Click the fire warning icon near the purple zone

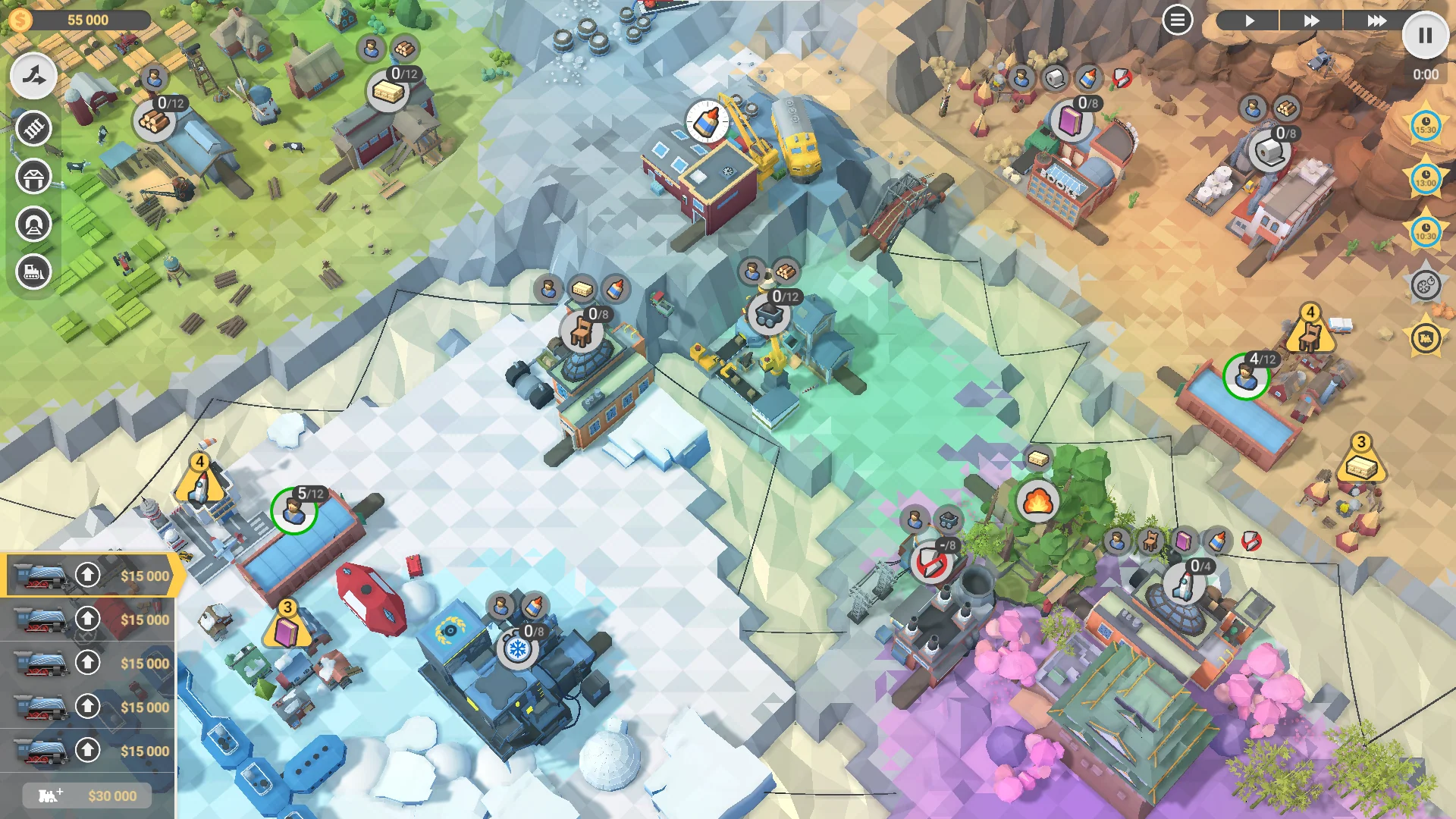pos(1037,502)
